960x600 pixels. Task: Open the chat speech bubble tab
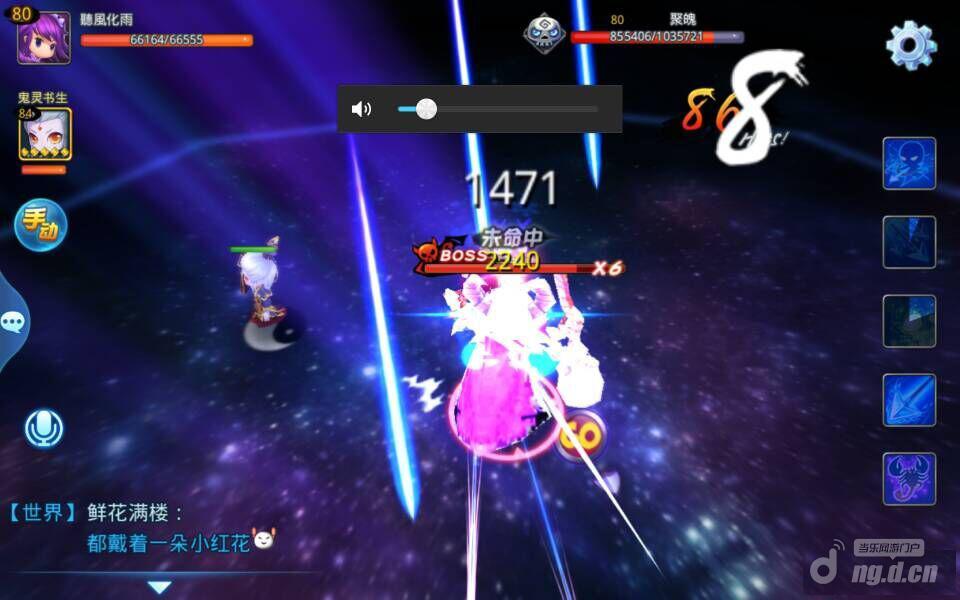13,321
